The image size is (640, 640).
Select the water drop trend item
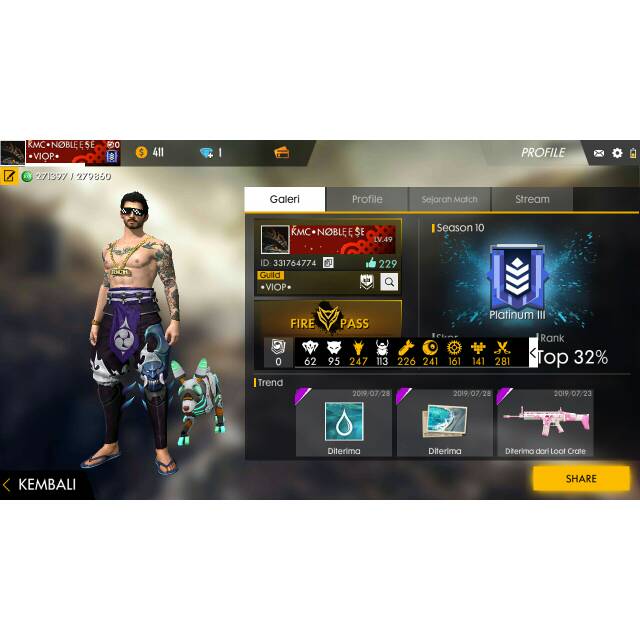(x=344, y=422)
